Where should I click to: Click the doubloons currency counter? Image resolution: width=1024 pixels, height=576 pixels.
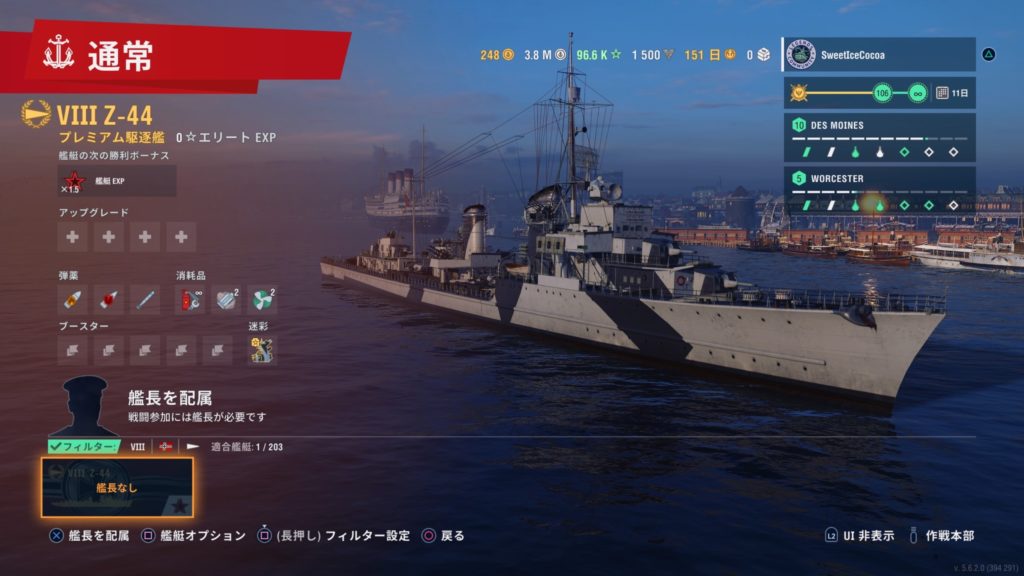497,55
